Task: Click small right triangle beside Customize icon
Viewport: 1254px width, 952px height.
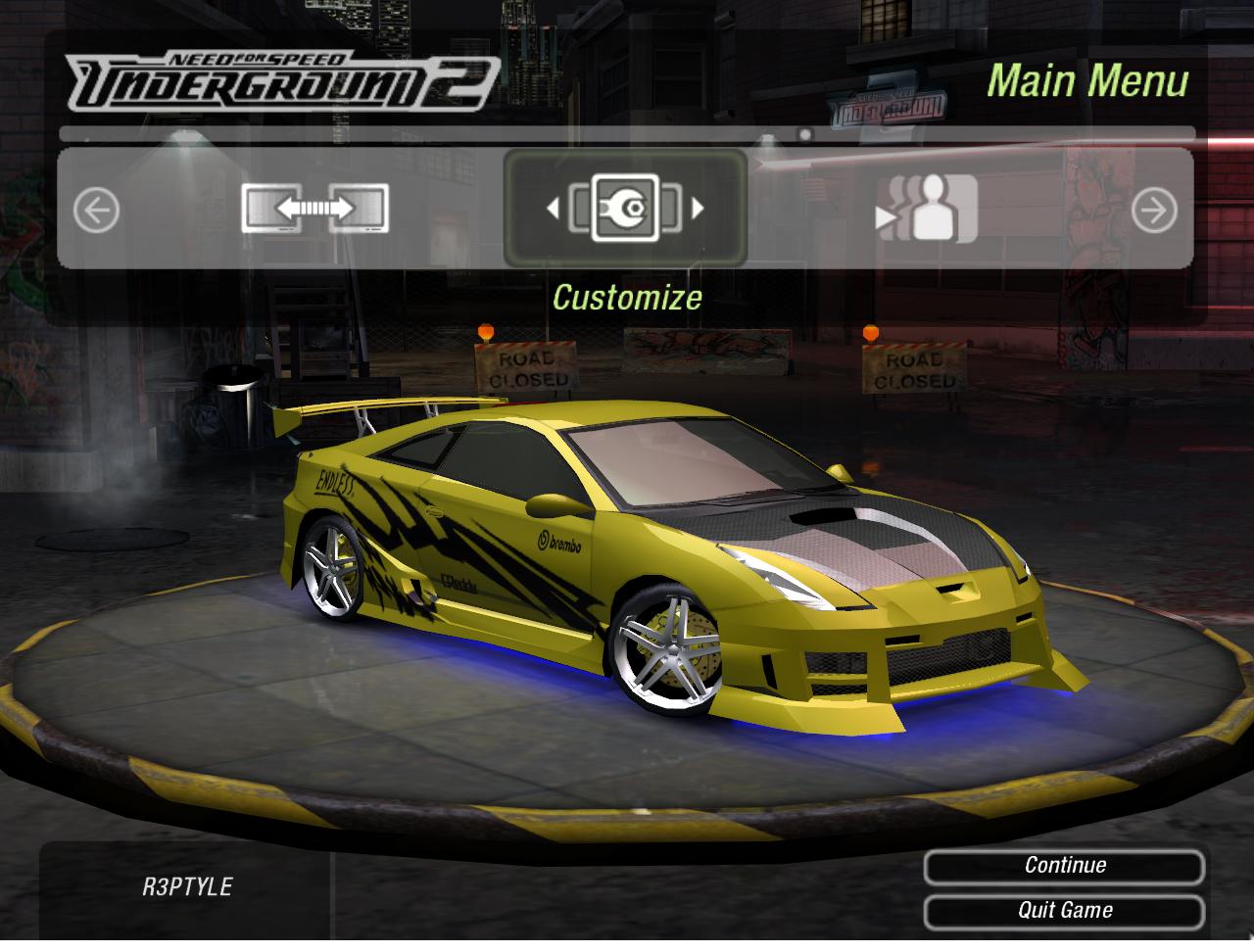Action: tap(699, 208)
